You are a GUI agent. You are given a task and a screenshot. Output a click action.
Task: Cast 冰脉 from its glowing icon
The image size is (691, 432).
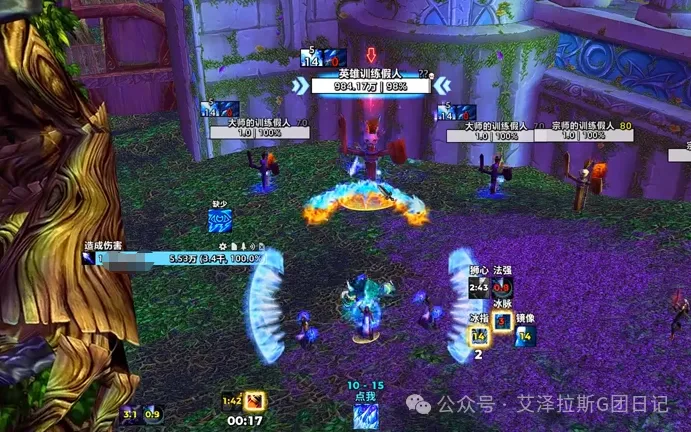tap(503, 322)
